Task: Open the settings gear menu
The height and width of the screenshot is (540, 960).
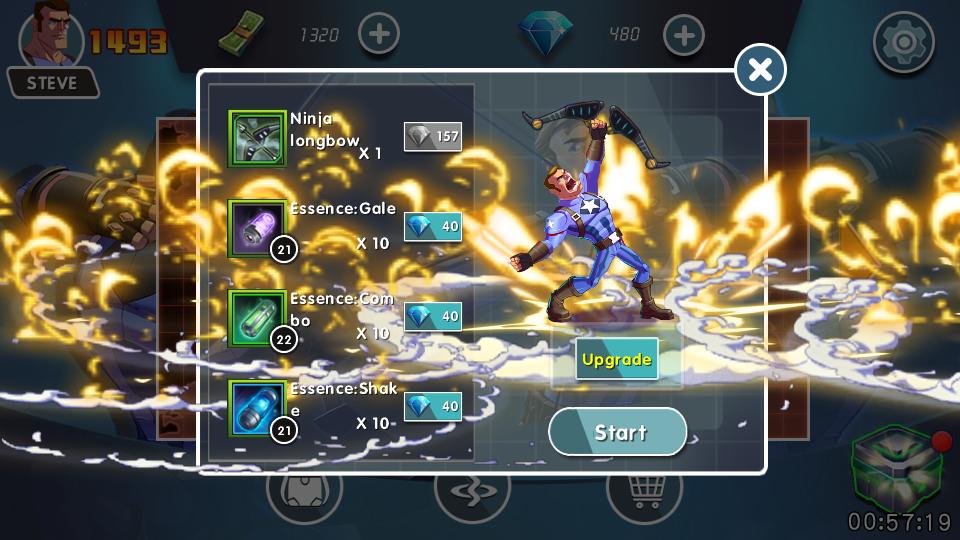Action: tap(903, 42)
